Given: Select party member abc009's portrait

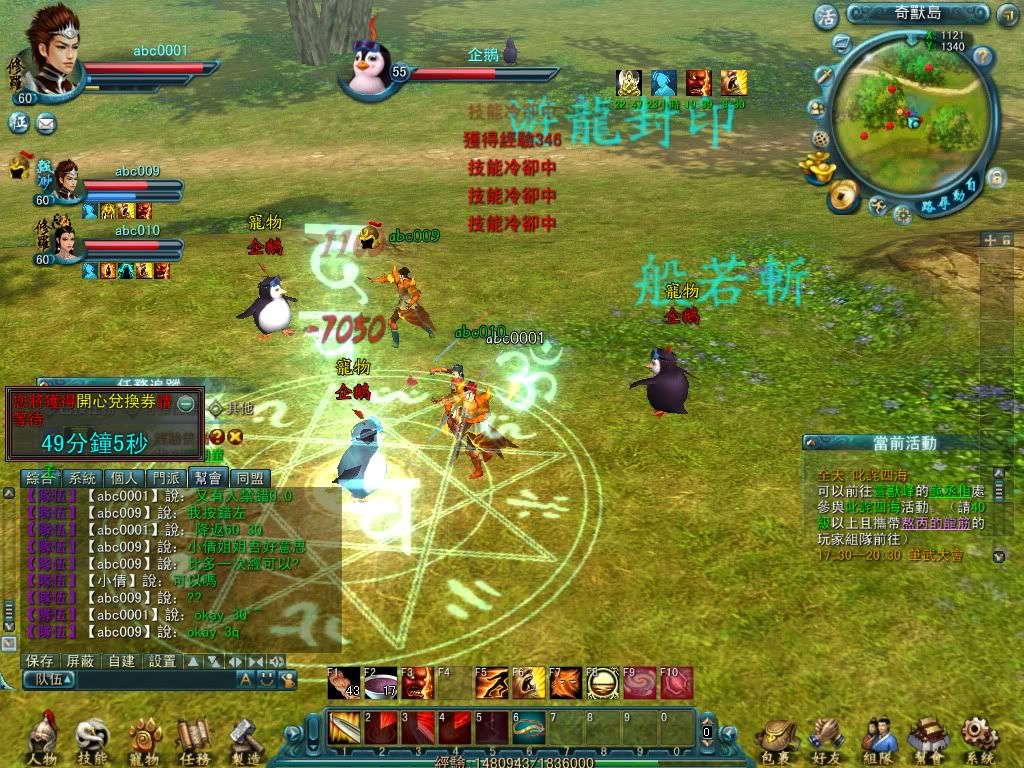Looking at the screenshot, I should tap(66, 181).
